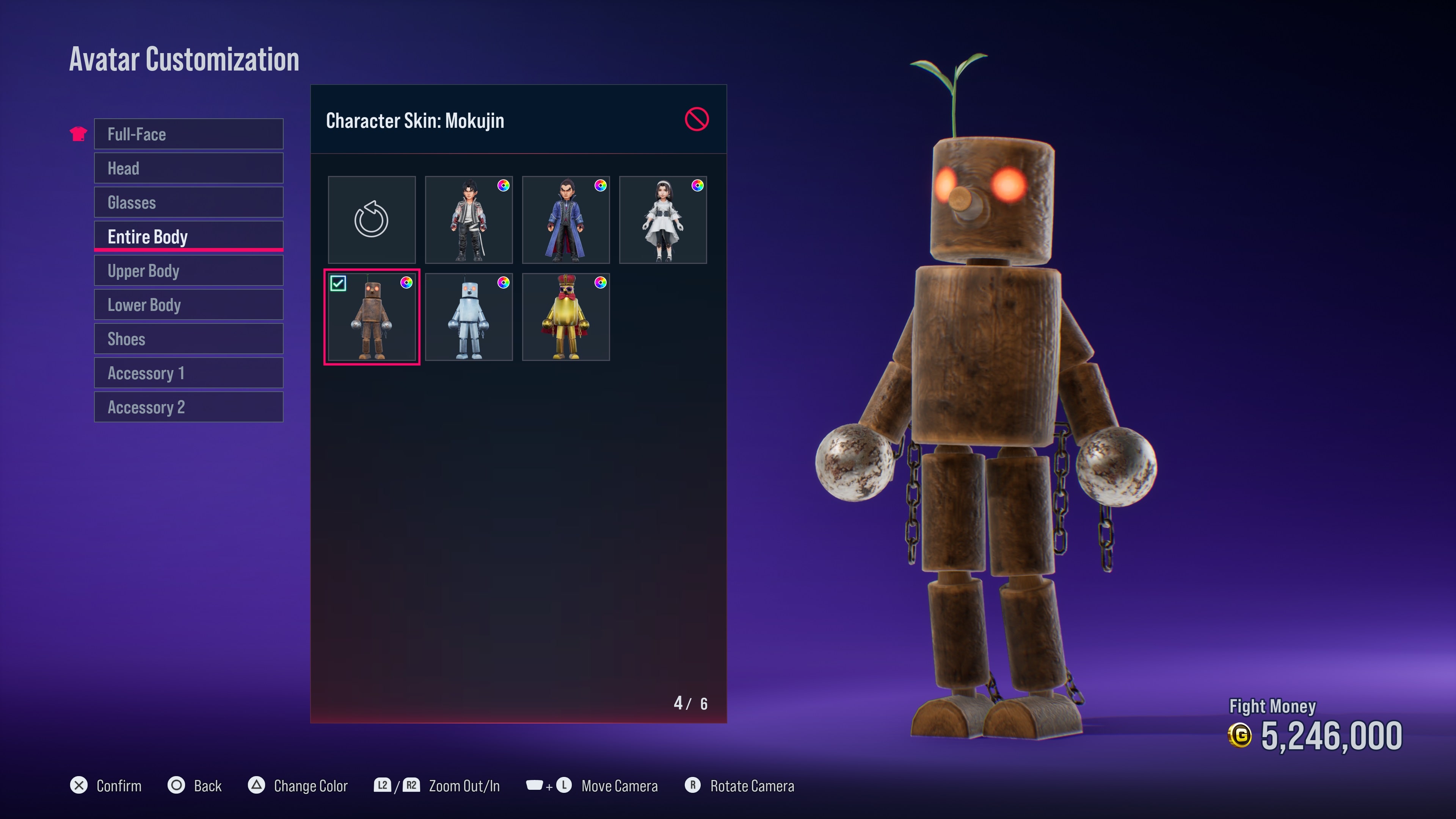This screenshot has width=1456, height=819.
Task: Choose the silver metal Mokujin skin
Action: pos(469,317)
